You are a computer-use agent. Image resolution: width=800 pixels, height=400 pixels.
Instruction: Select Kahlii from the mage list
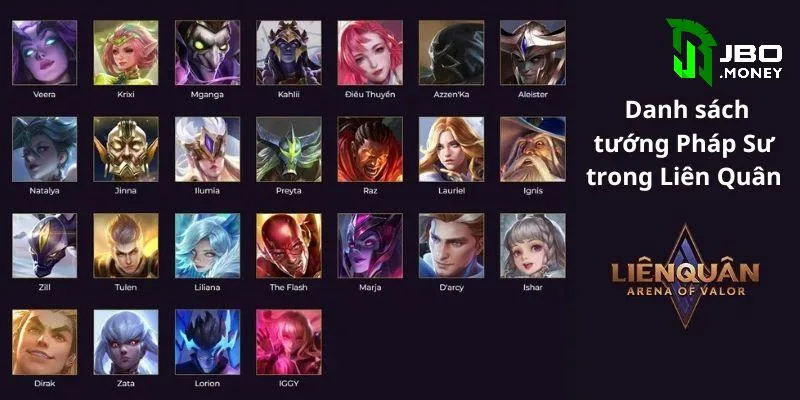pos(289,52)
